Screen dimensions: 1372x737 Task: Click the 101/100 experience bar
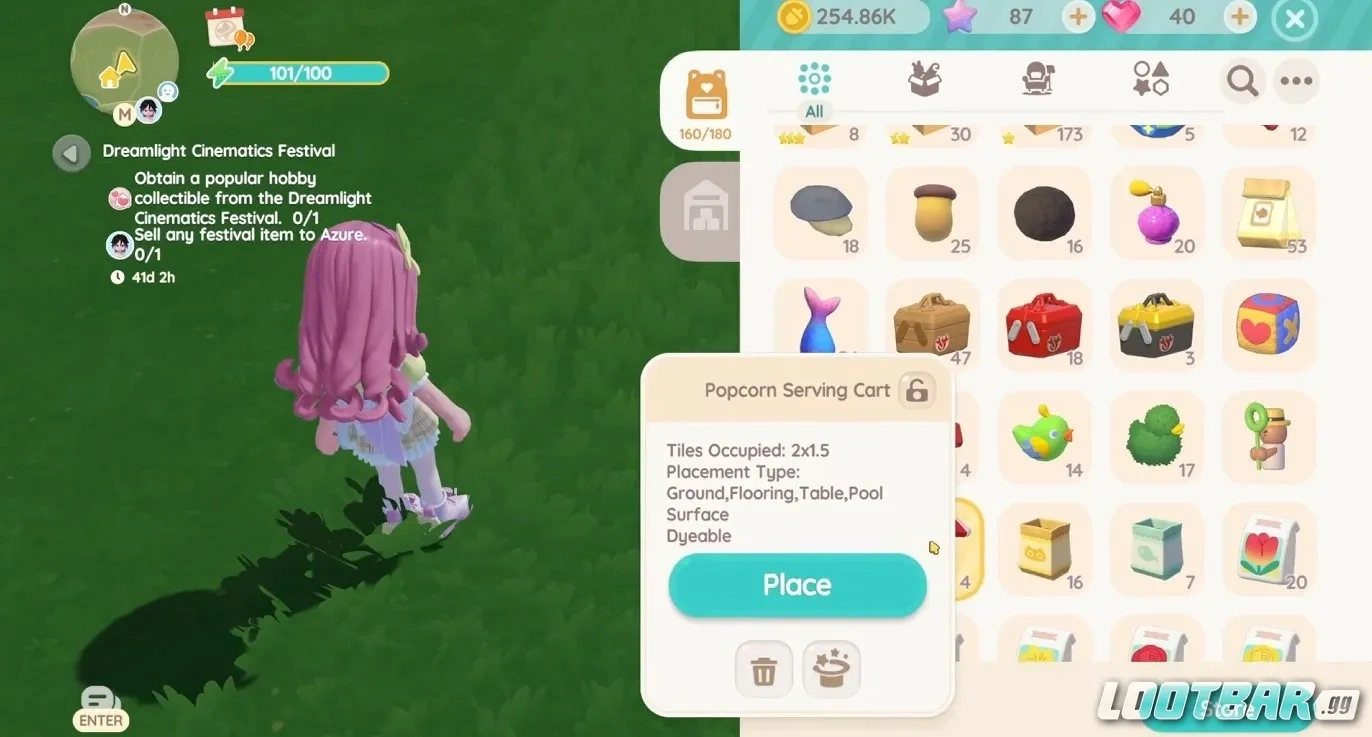pos(298,72)
